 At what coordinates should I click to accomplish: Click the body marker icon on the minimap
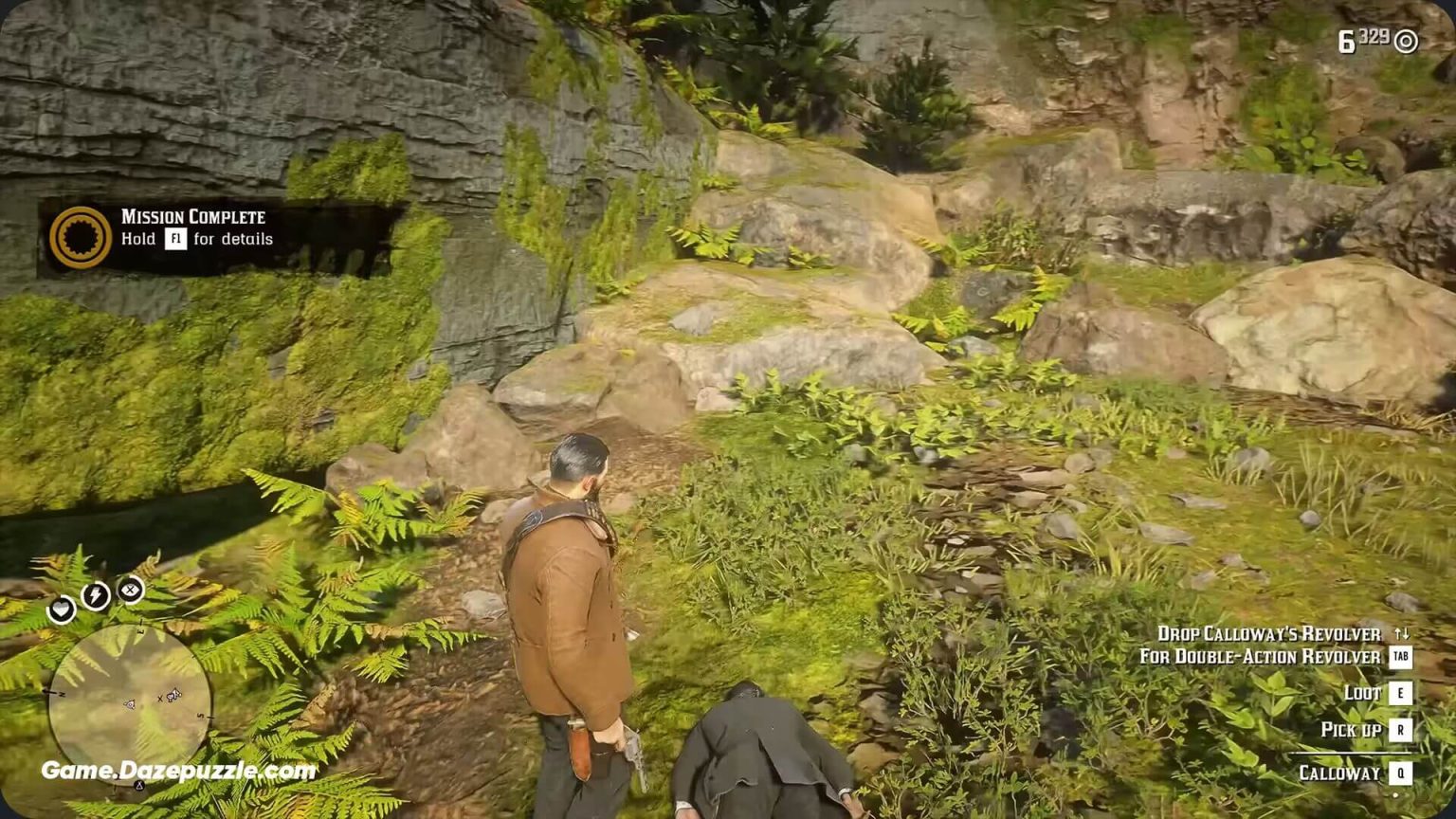pyautogui.click(x=172, y=696)
